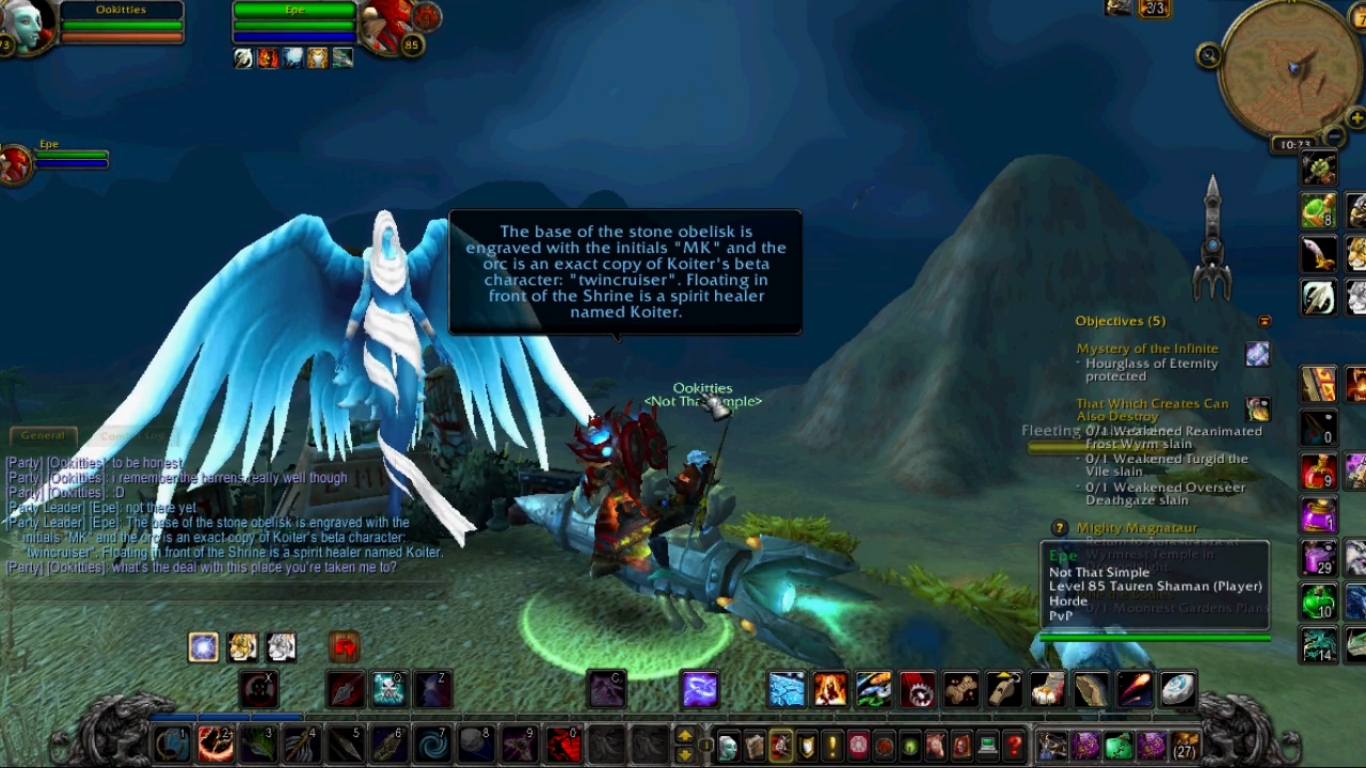Open the red question mark help button
This screenshot has height=768, width=1366.
pos(1013,745)
